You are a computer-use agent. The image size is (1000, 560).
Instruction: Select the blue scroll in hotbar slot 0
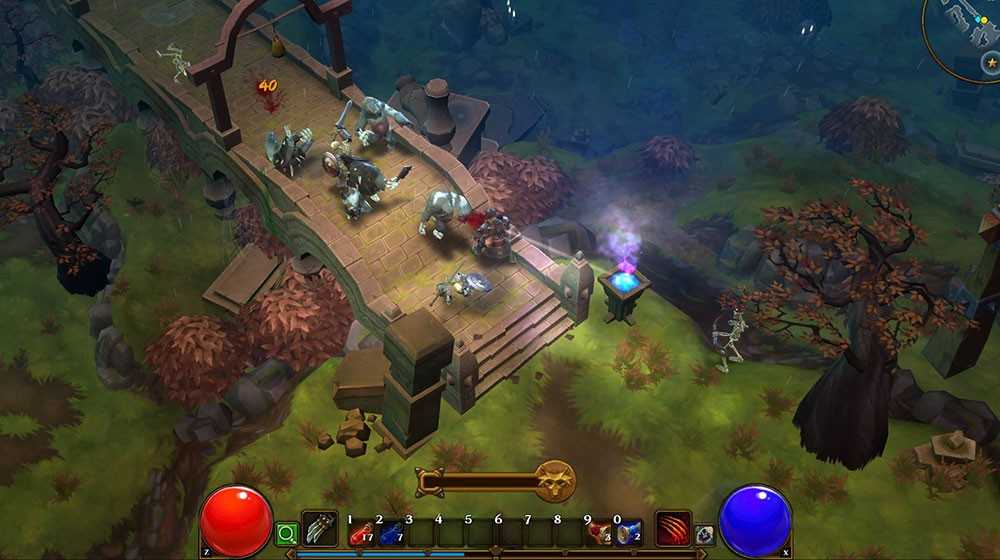tap(629, 533)
